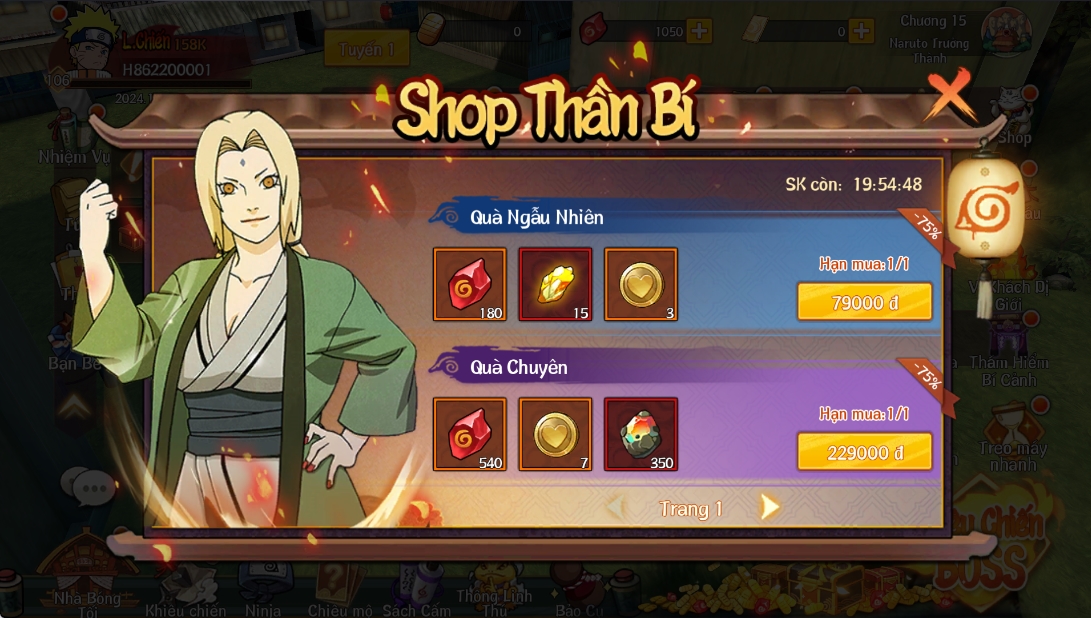Go to the previous shop page
Image resolution: width=1091 pixels, height=618 pixels.
[616, 508]
